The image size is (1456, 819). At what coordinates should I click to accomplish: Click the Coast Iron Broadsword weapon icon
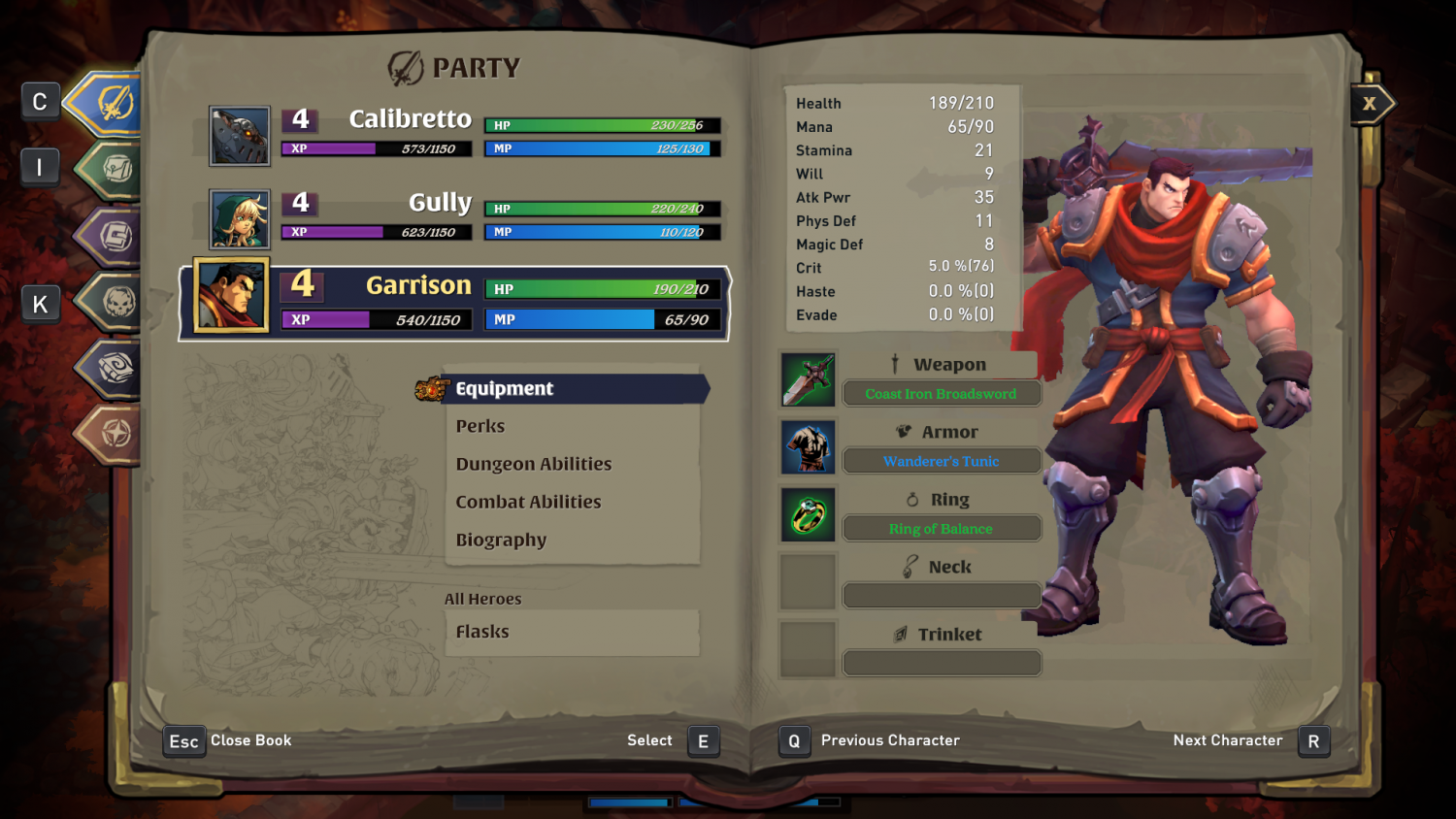808,378
